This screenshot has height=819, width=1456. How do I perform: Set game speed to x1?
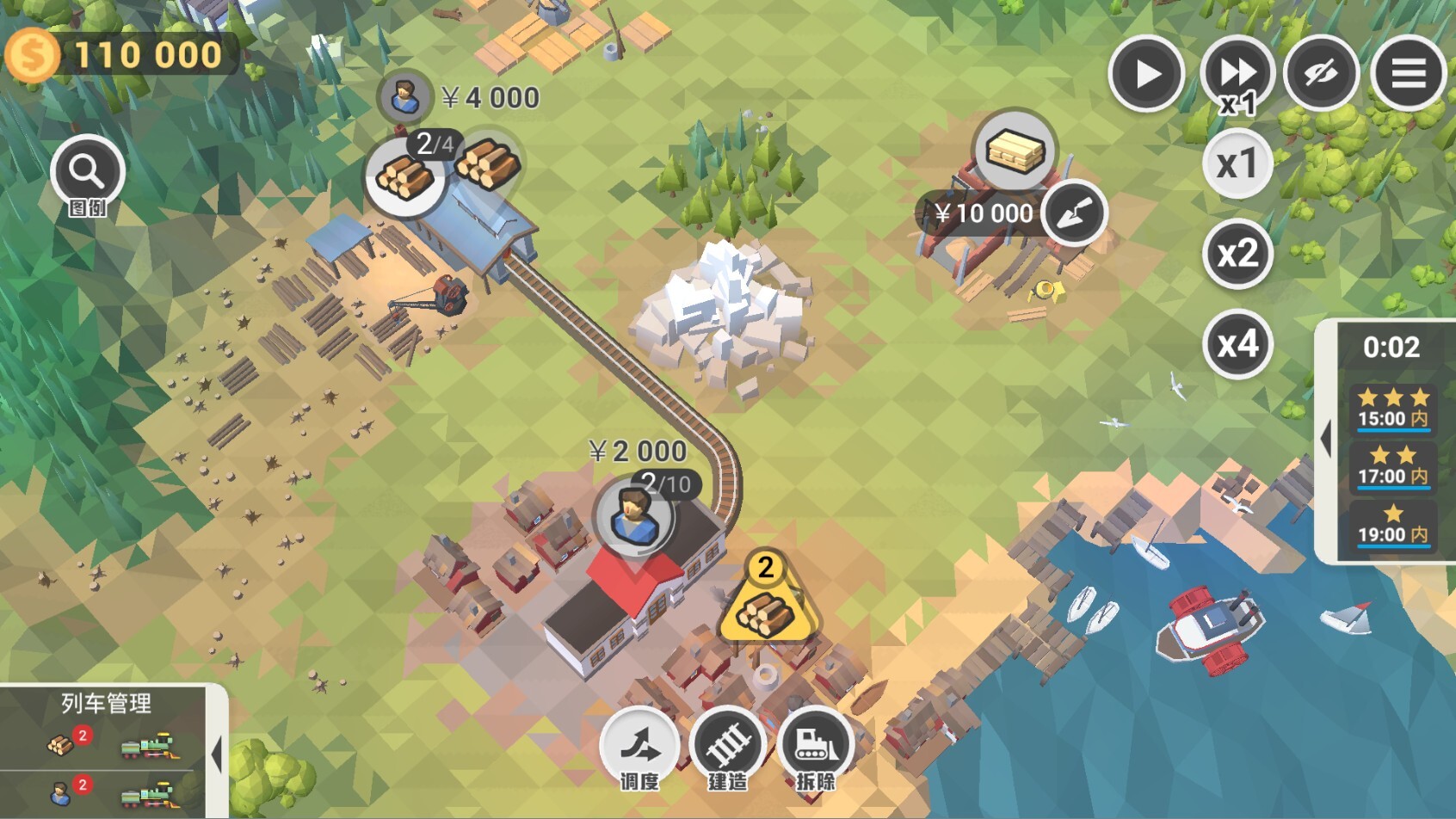pyautogui.click(x=1237, y=163)
